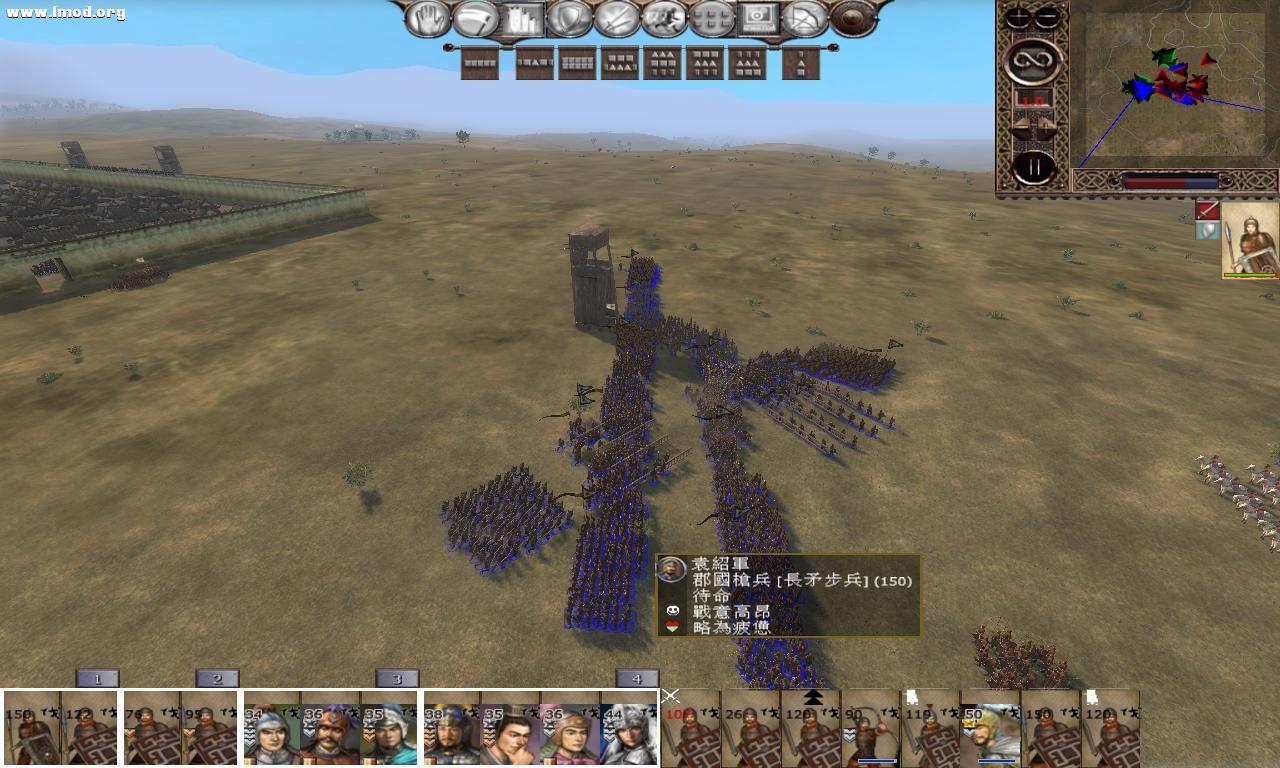Screen dimensions: 1280x768
Task: Click the withdraw units icon on the toolbar
Action: tap(477, 18)
